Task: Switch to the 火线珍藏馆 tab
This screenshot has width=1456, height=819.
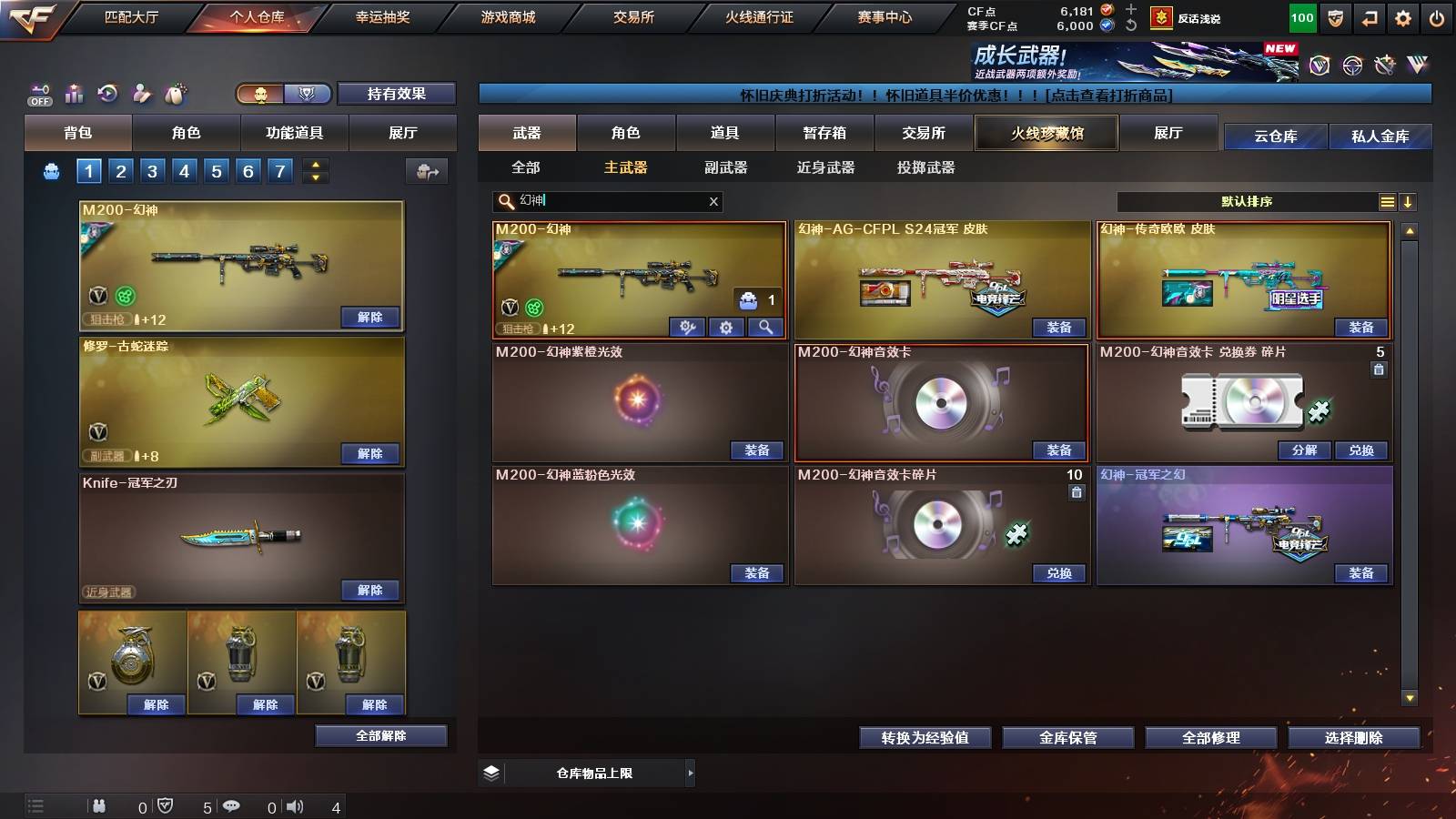Action: [x=1046, y=133]
